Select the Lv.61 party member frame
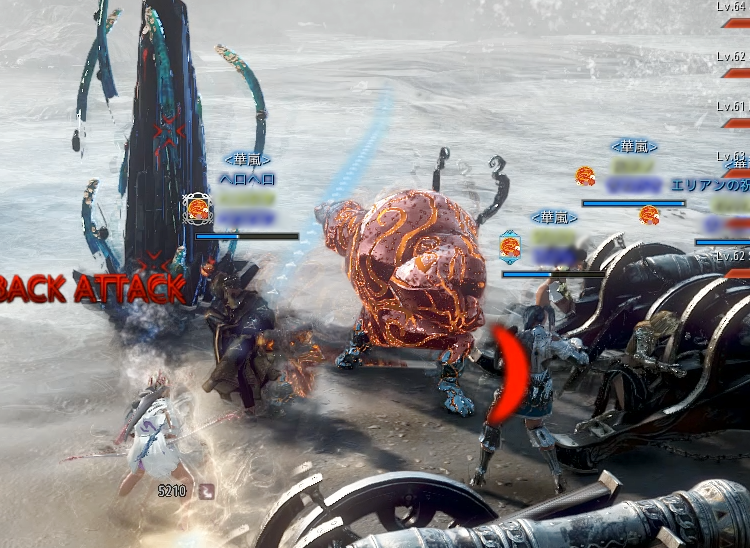 [x=733, y=114]
